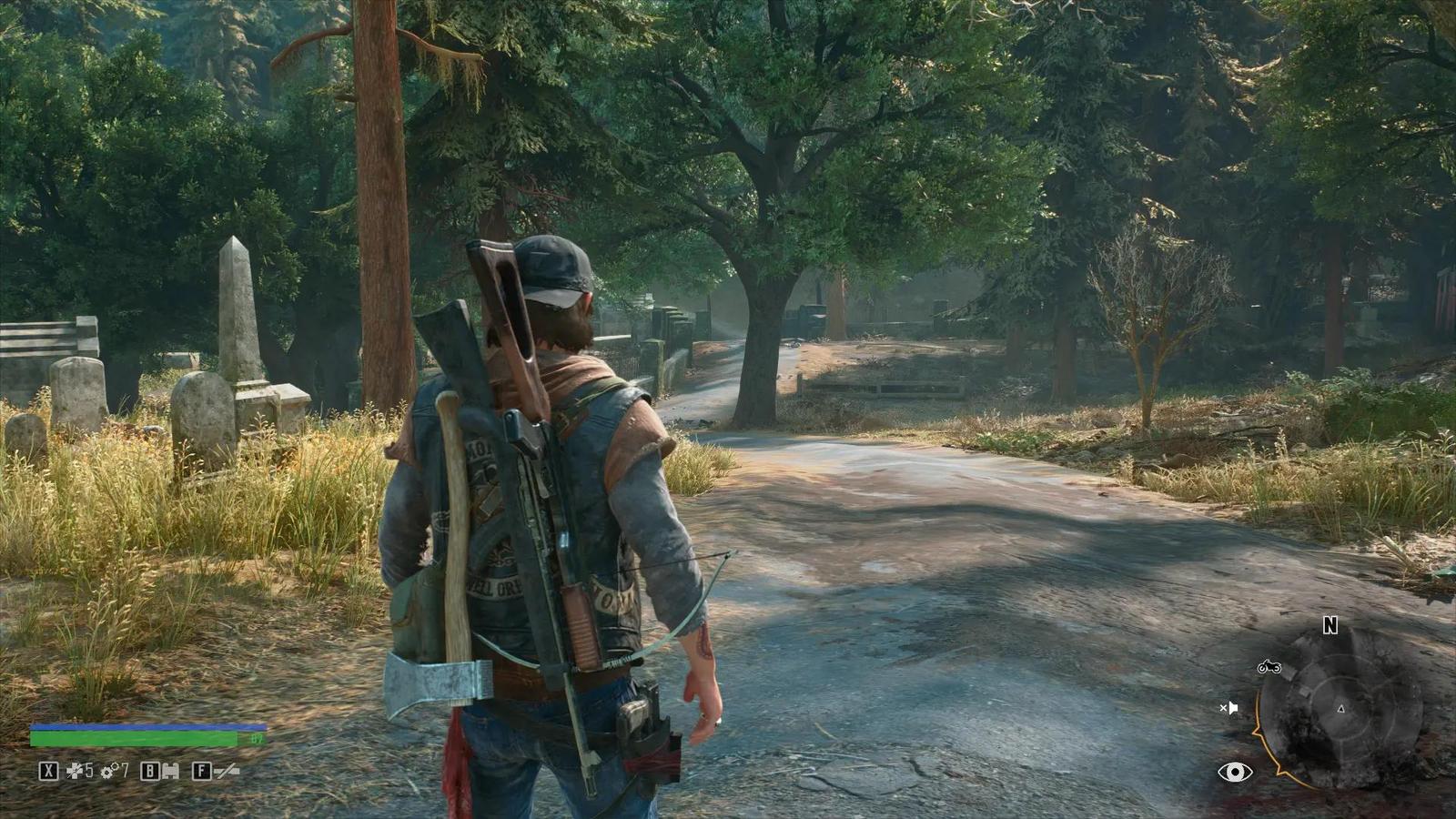Select the medical cross healing item icon
Screen dimensions: 1456x819
[x=75, y=772]
